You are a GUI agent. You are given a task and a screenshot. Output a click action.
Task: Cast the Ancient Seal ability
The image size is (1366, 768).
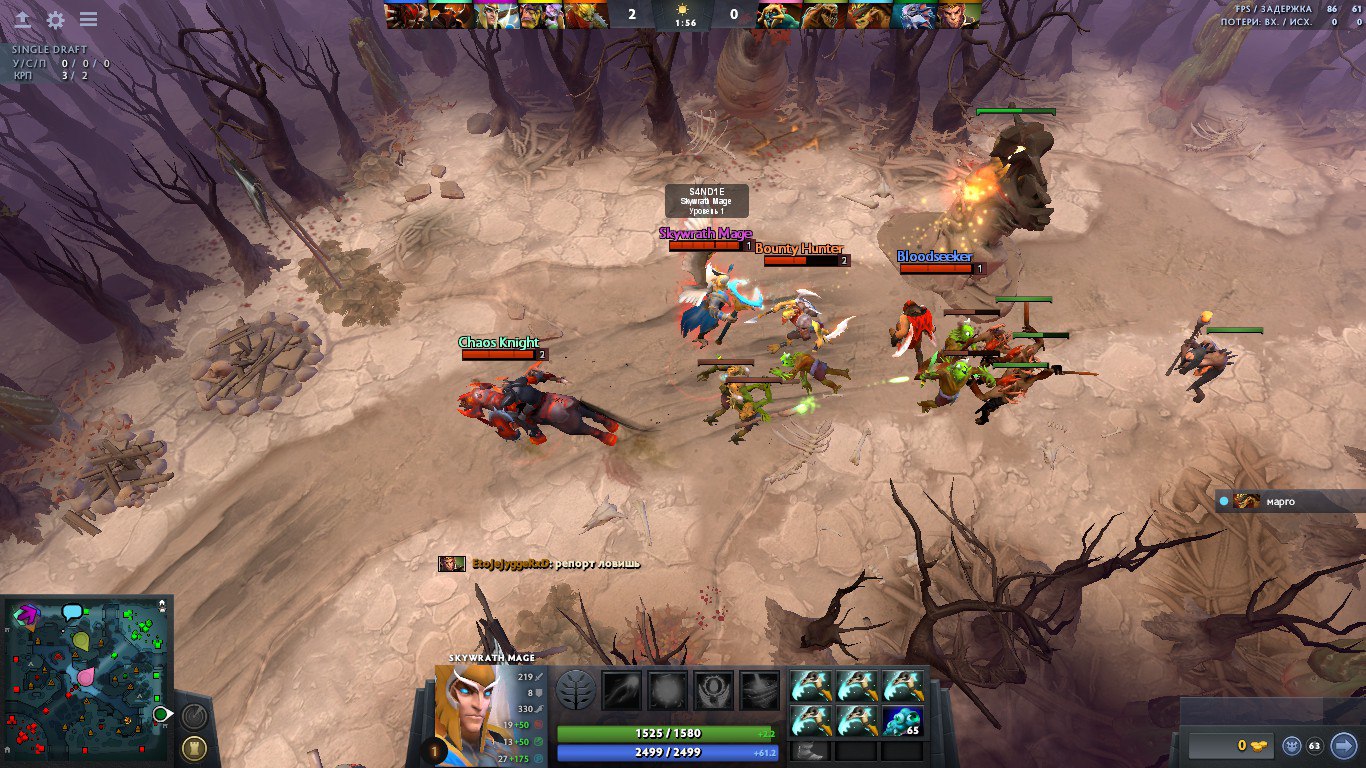click(714, 690)
